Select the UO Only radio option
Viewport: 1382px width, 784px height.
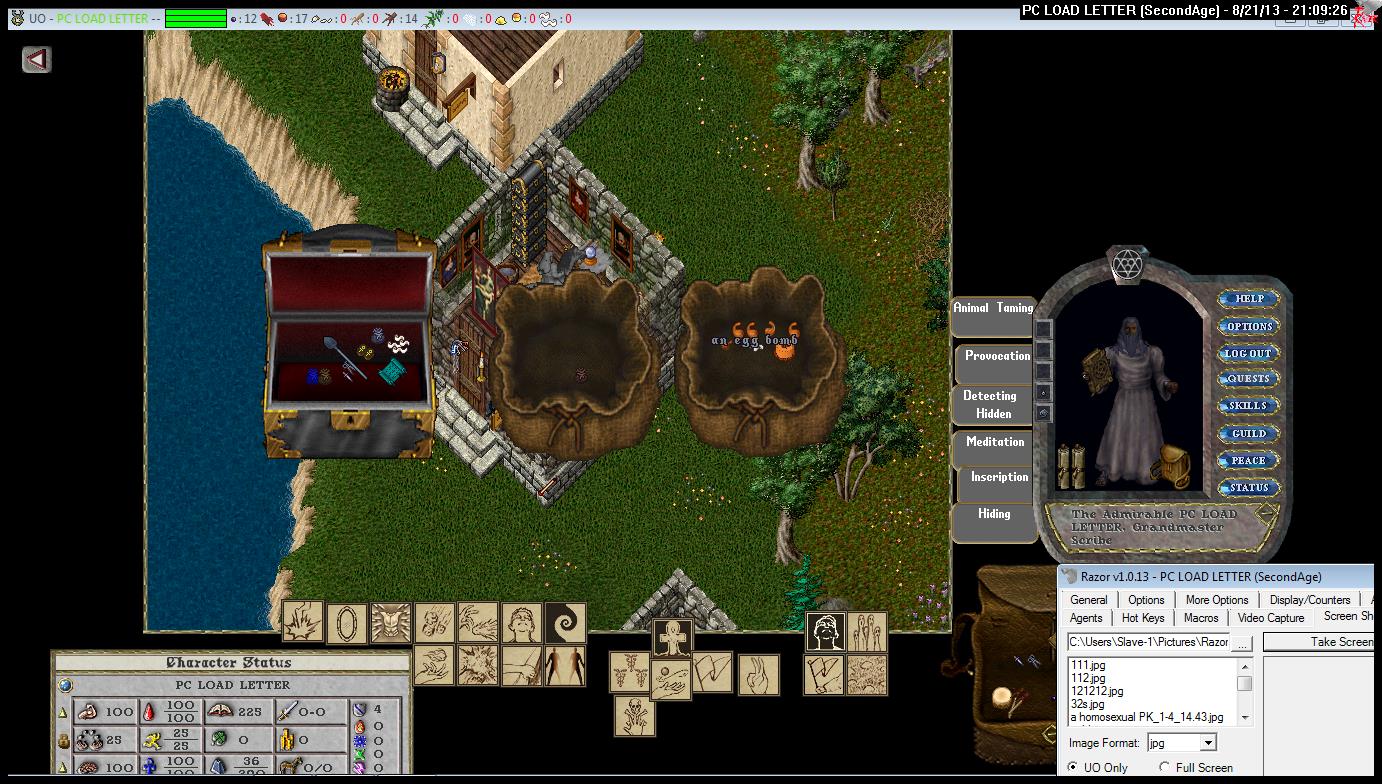point(1073,768)
